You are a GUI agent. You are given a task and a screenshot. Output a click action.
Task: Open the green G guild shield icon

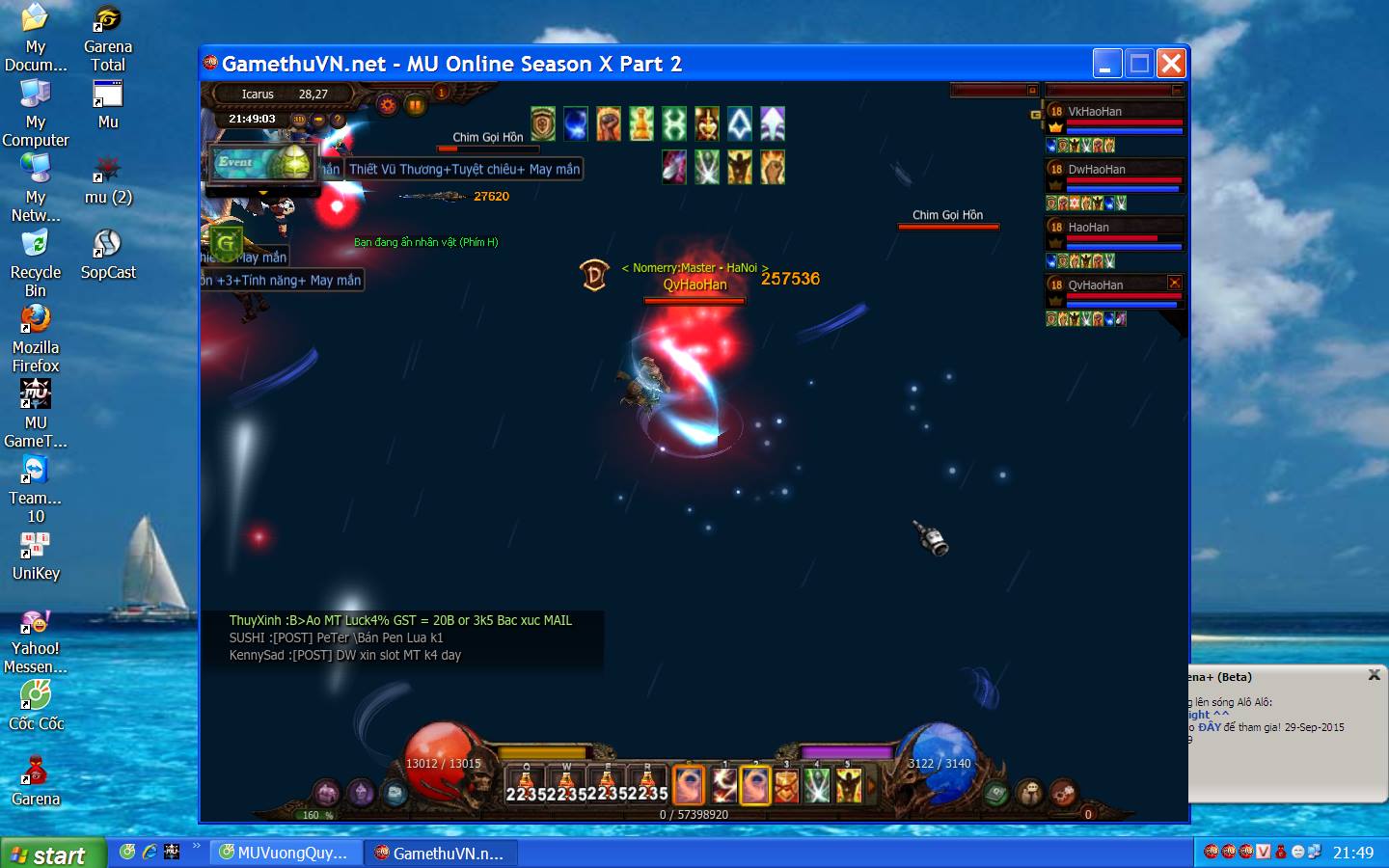(227, 242)
